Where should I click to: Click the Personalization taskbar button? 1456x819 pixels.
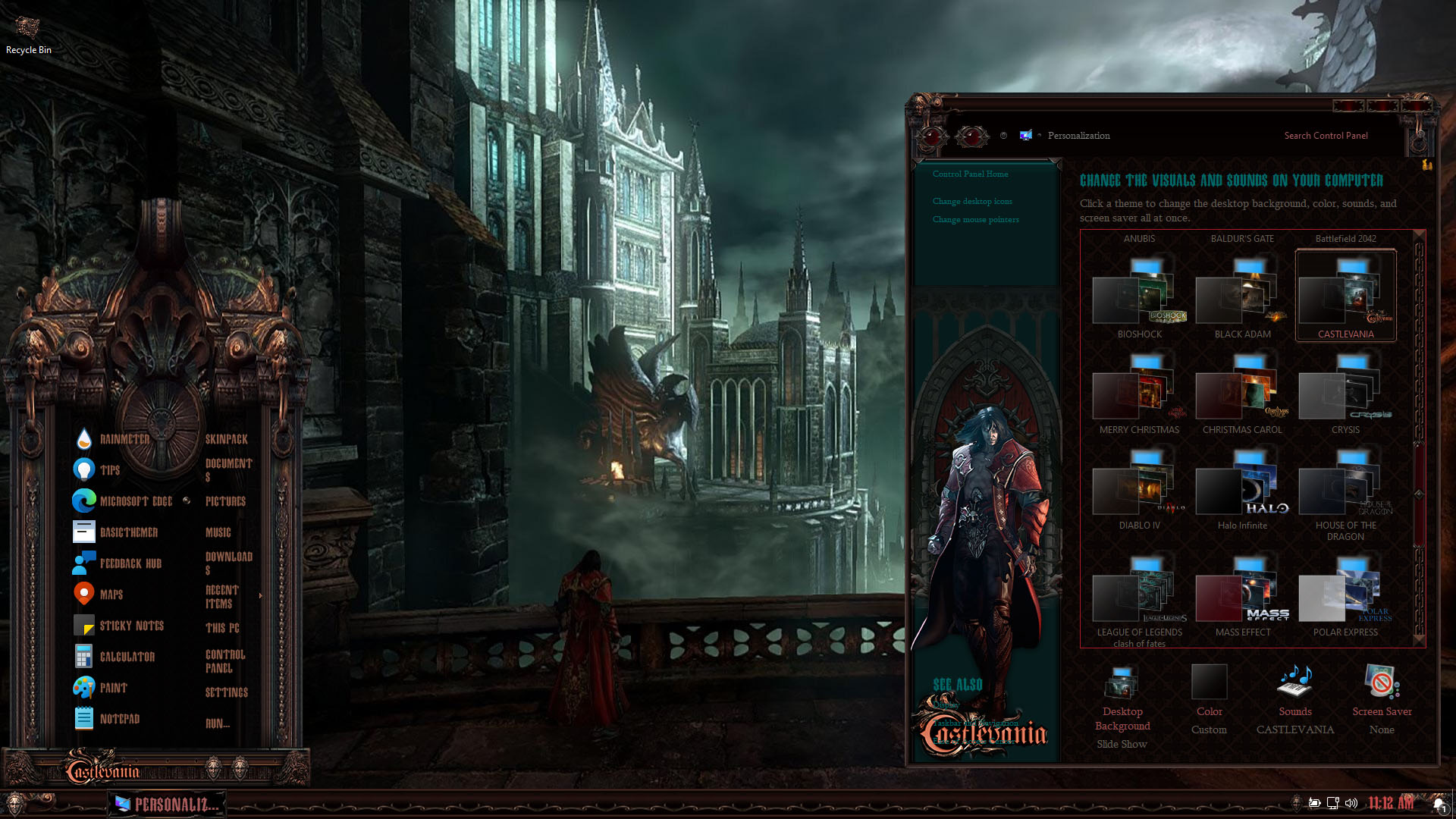click(x=167, y=805)
